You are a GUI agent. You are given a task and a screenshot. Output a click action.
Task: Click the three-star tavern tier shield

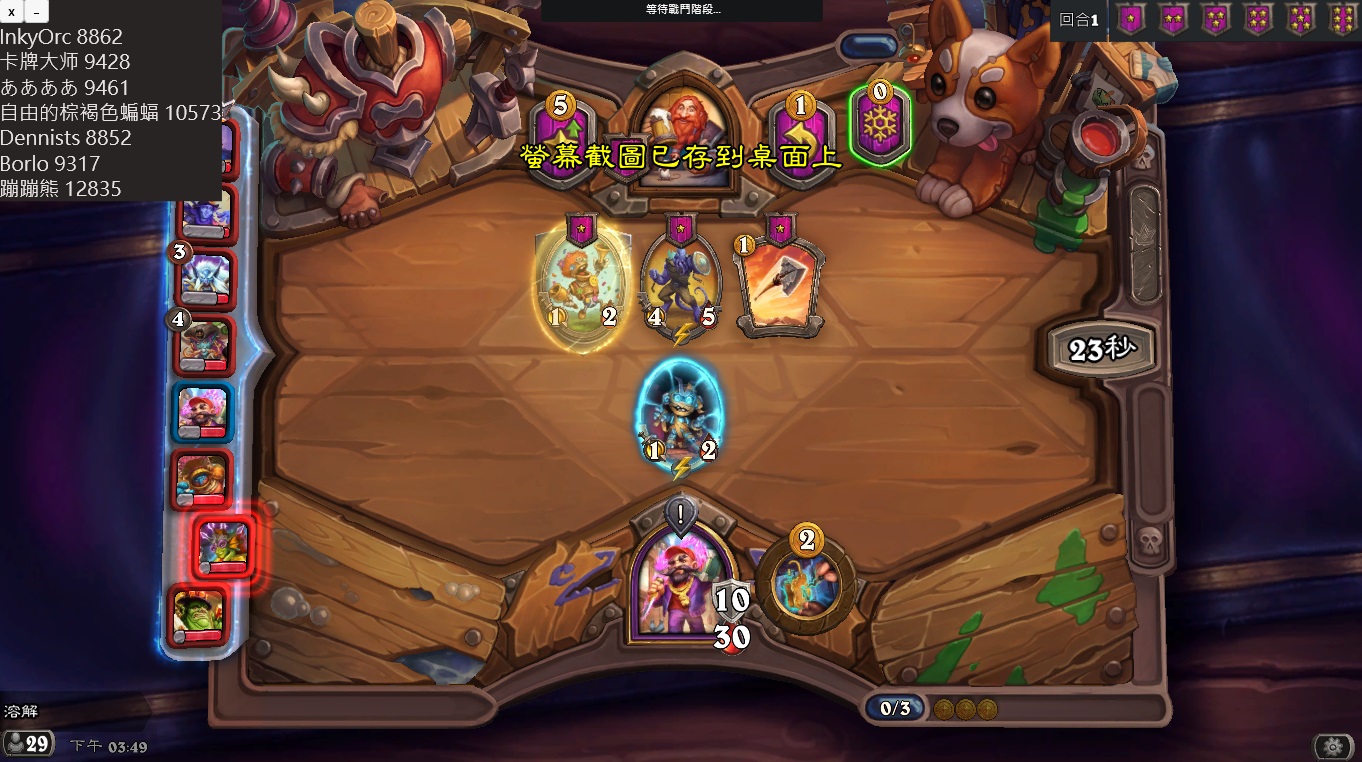[x=1215, y=18]
